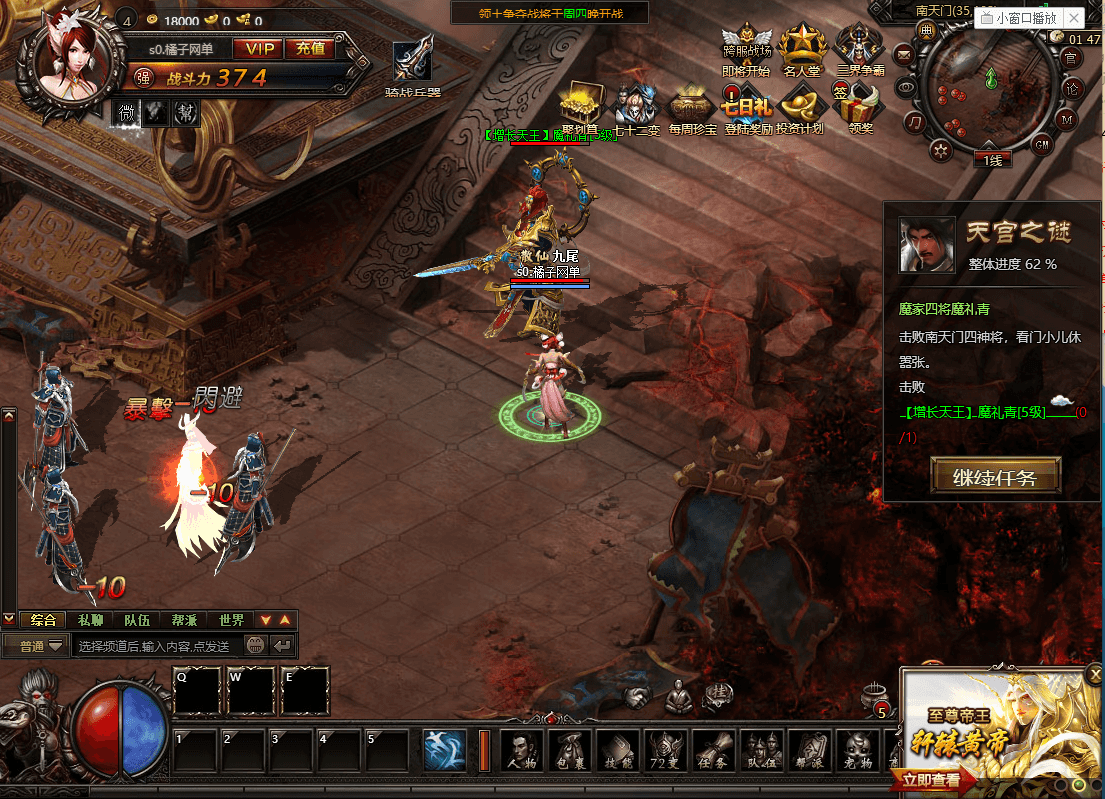Select the 1线 server line button
This screenshot has width=1105, height=799.
pyautogui.click(x=992, y=160)
